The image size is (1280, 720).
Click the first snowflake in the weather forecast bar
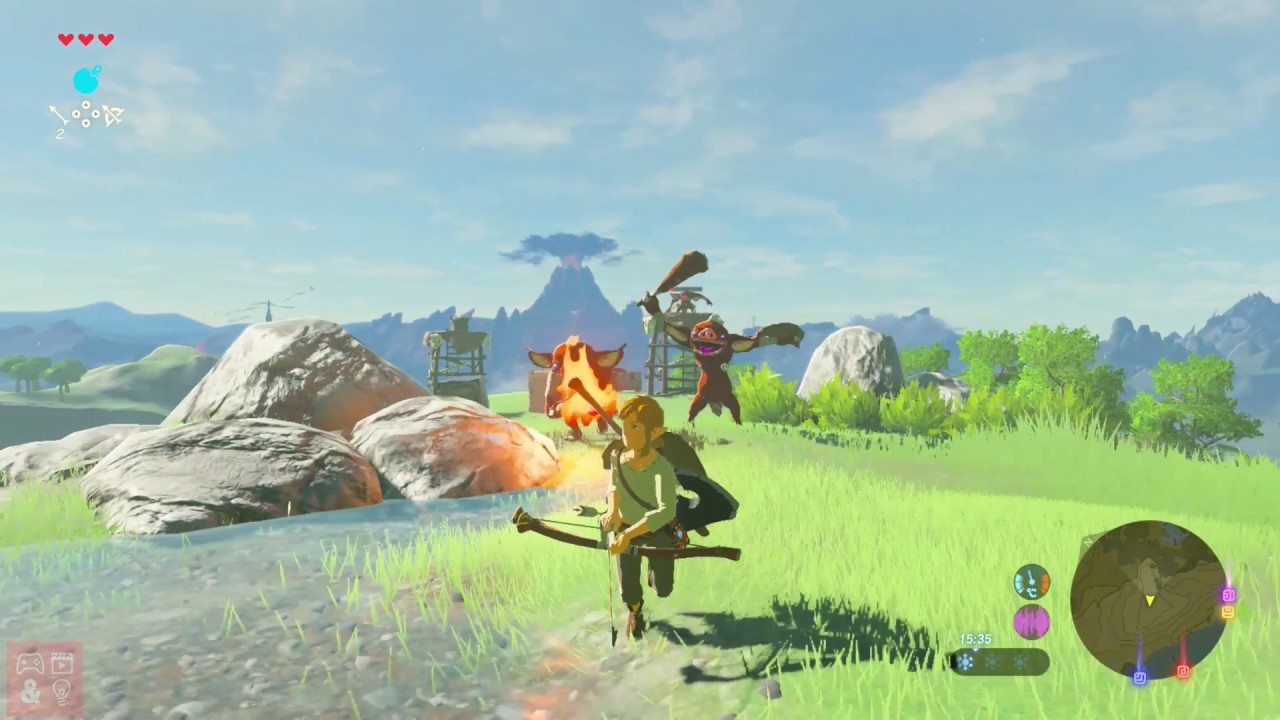[x=965, y=662]
